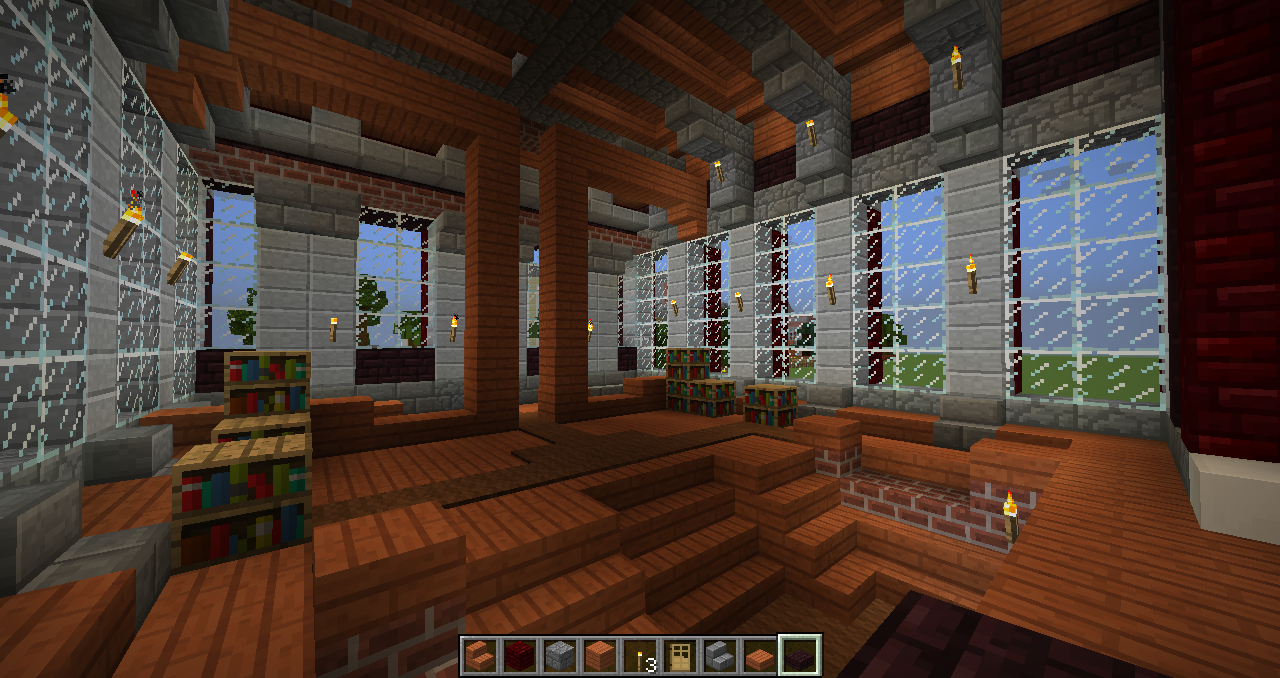Screen dimensions: 1280x678
Task: Pick the wooden slab hotbar slot
Action: click(760, 656)
